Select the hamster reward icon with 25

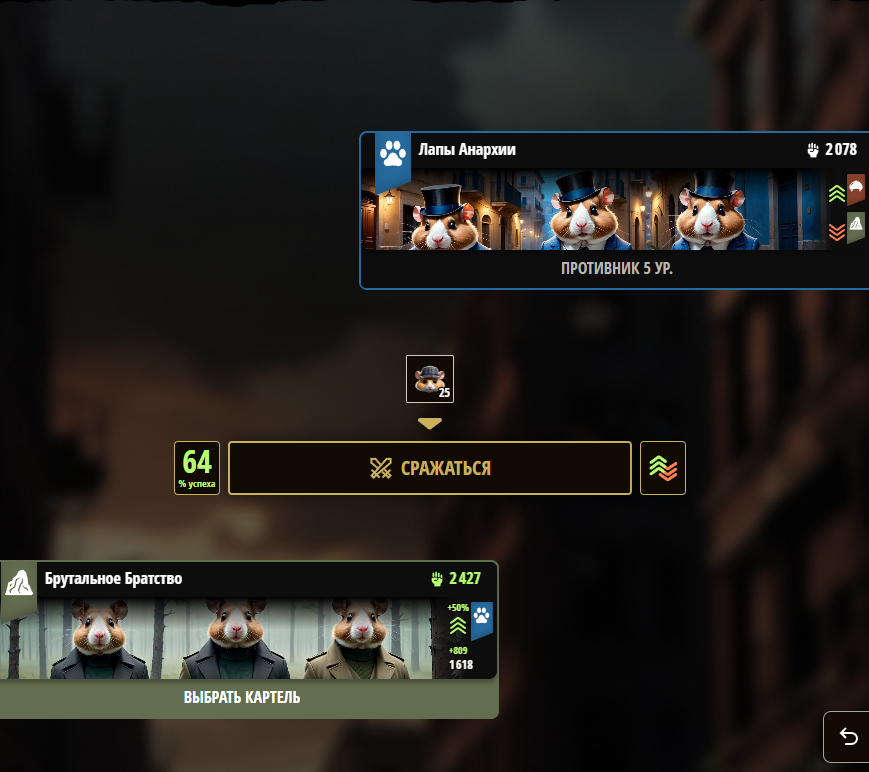pos(430,379)
